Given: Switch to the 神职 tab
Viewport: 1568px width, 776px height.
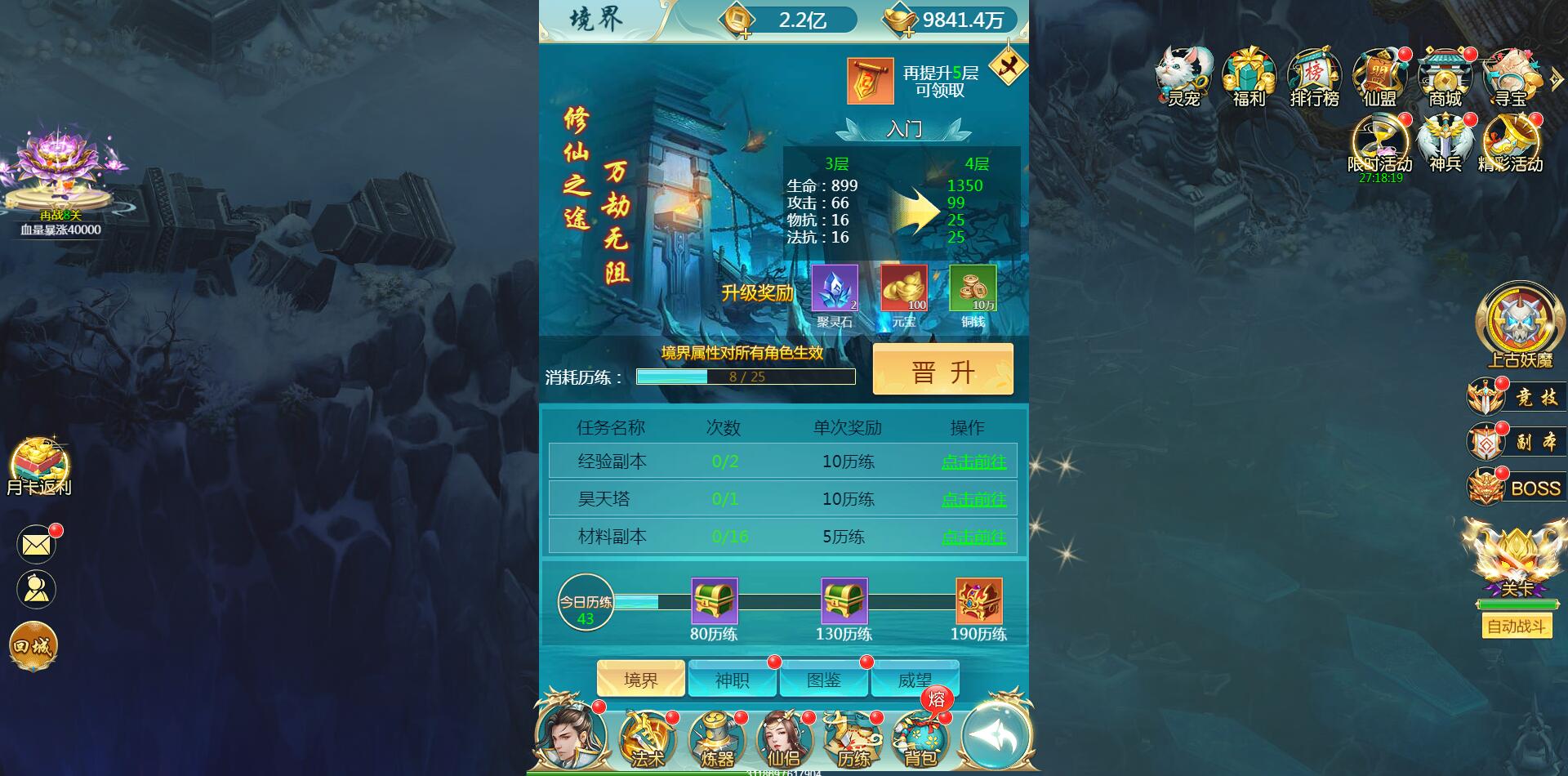Looking at the screenshot, I should [733, 679].
